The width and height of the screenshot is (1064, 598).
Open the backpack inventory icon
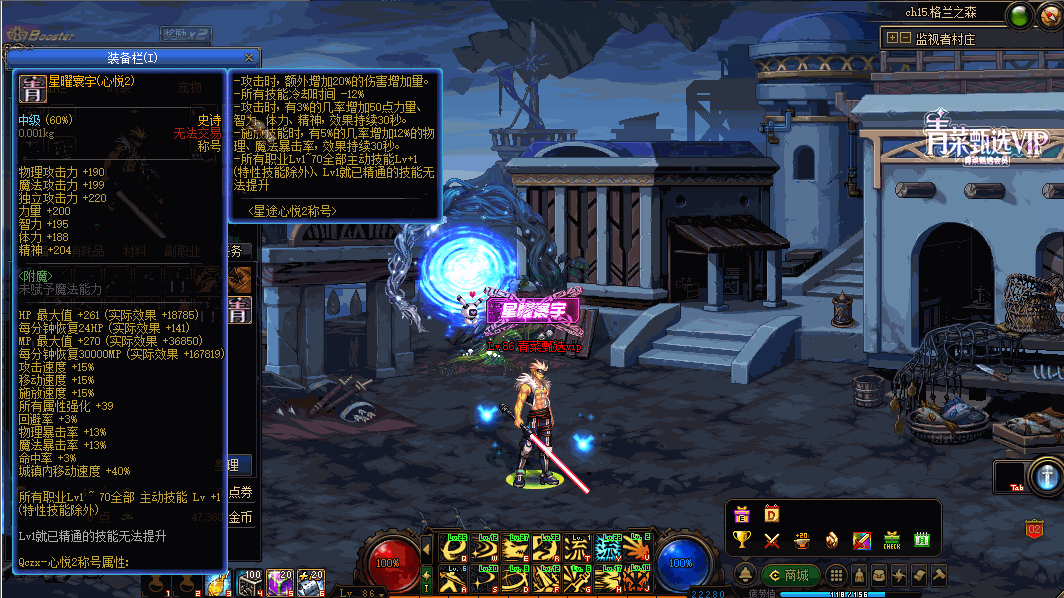coord(878,575)
